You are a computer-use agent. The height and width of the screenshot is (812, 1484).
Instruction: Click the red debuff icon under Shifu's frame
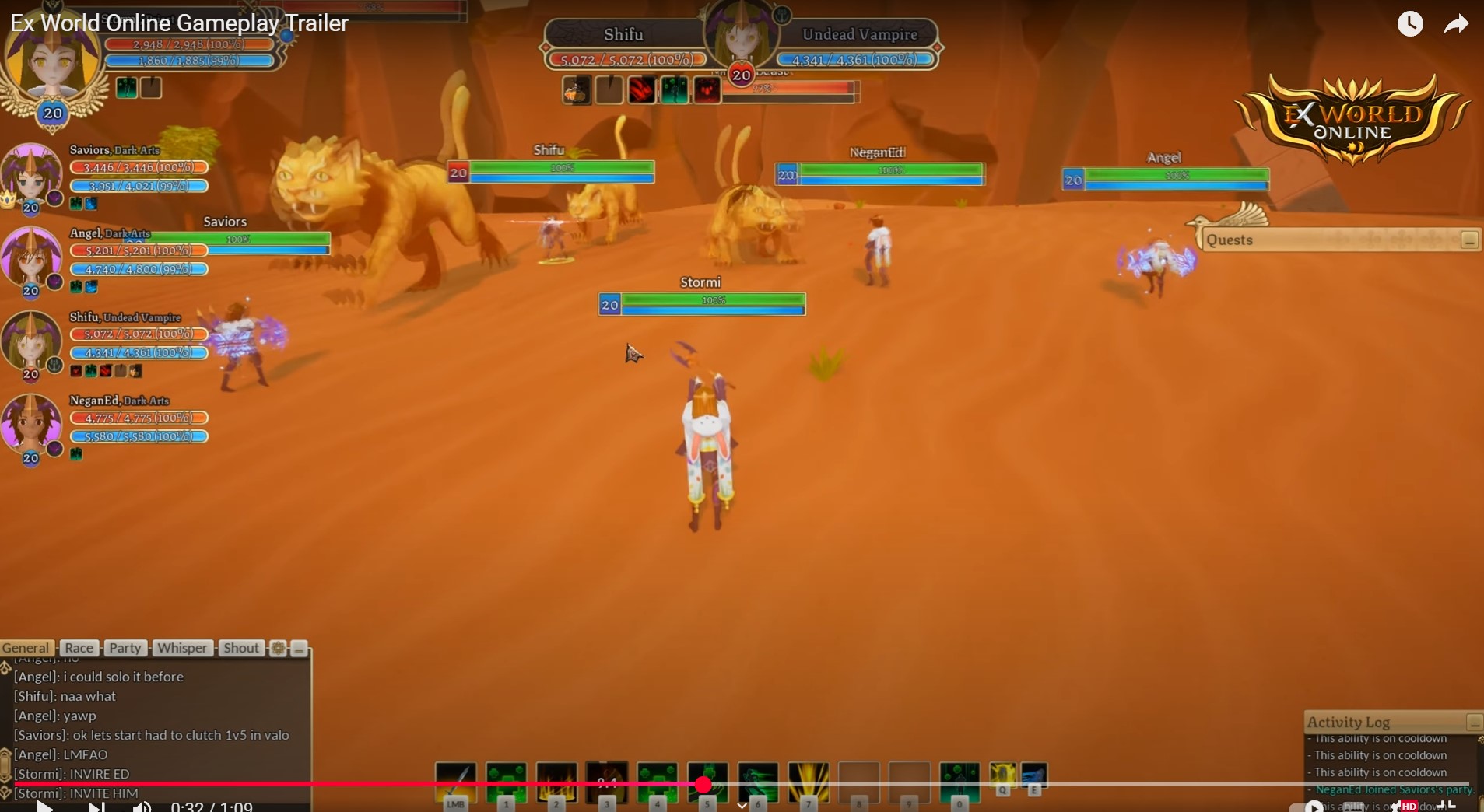(640, 89)
